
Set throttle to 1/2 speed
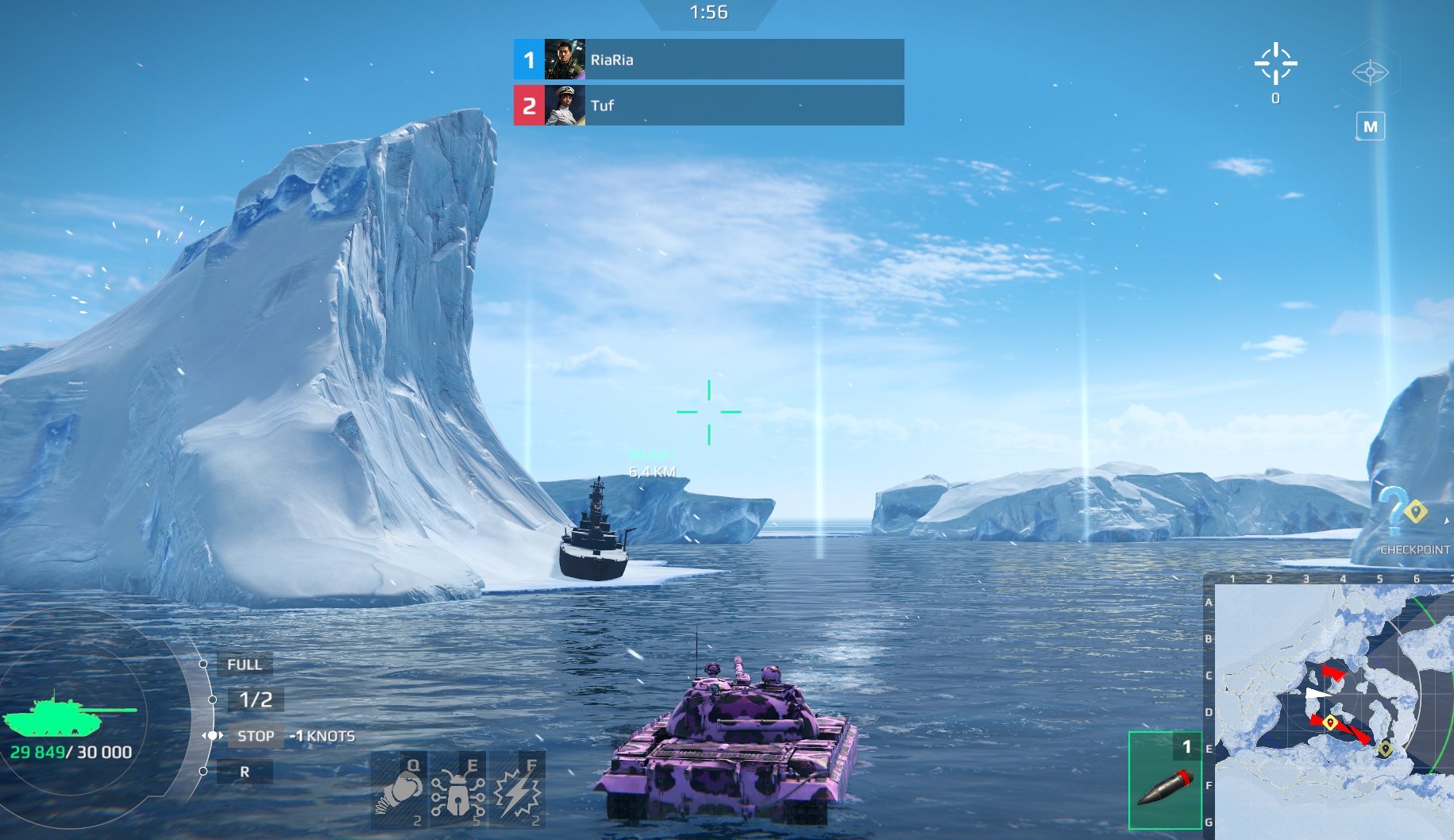pos(256,699)
